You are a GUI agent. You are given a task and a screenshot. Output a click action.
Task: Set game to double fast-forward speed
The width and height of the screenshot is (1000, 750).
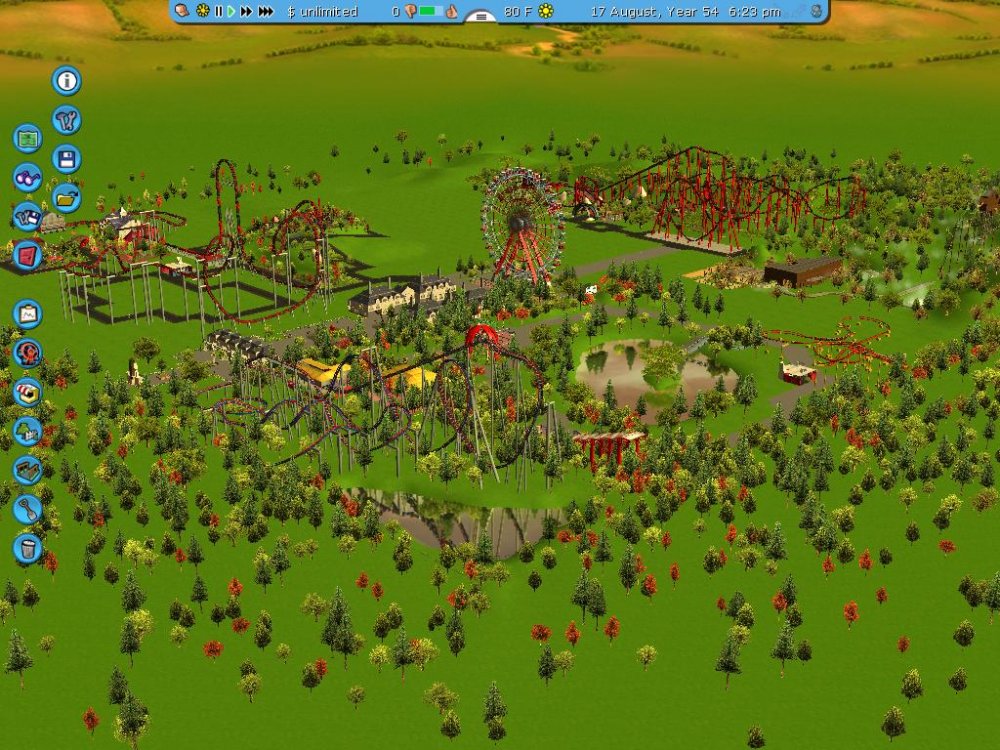tap(246, 11)
